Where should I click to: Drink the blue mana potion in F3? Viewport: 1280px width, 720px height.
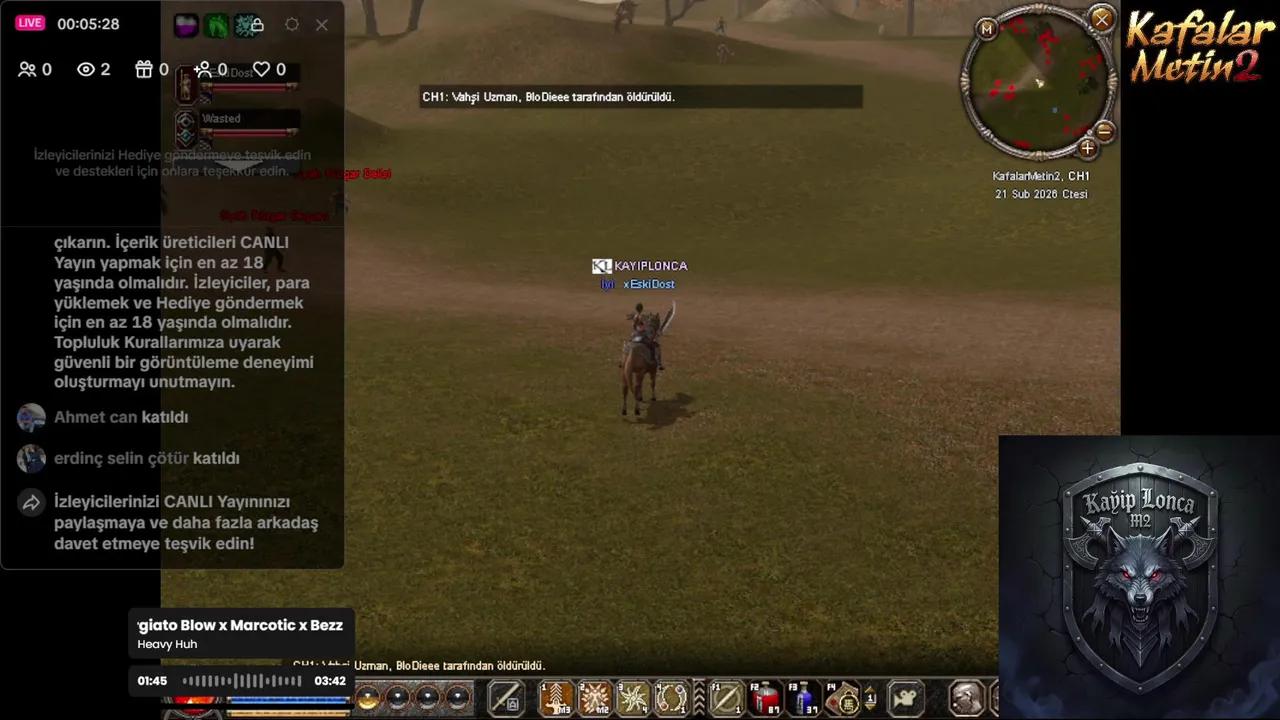point(803,698)
